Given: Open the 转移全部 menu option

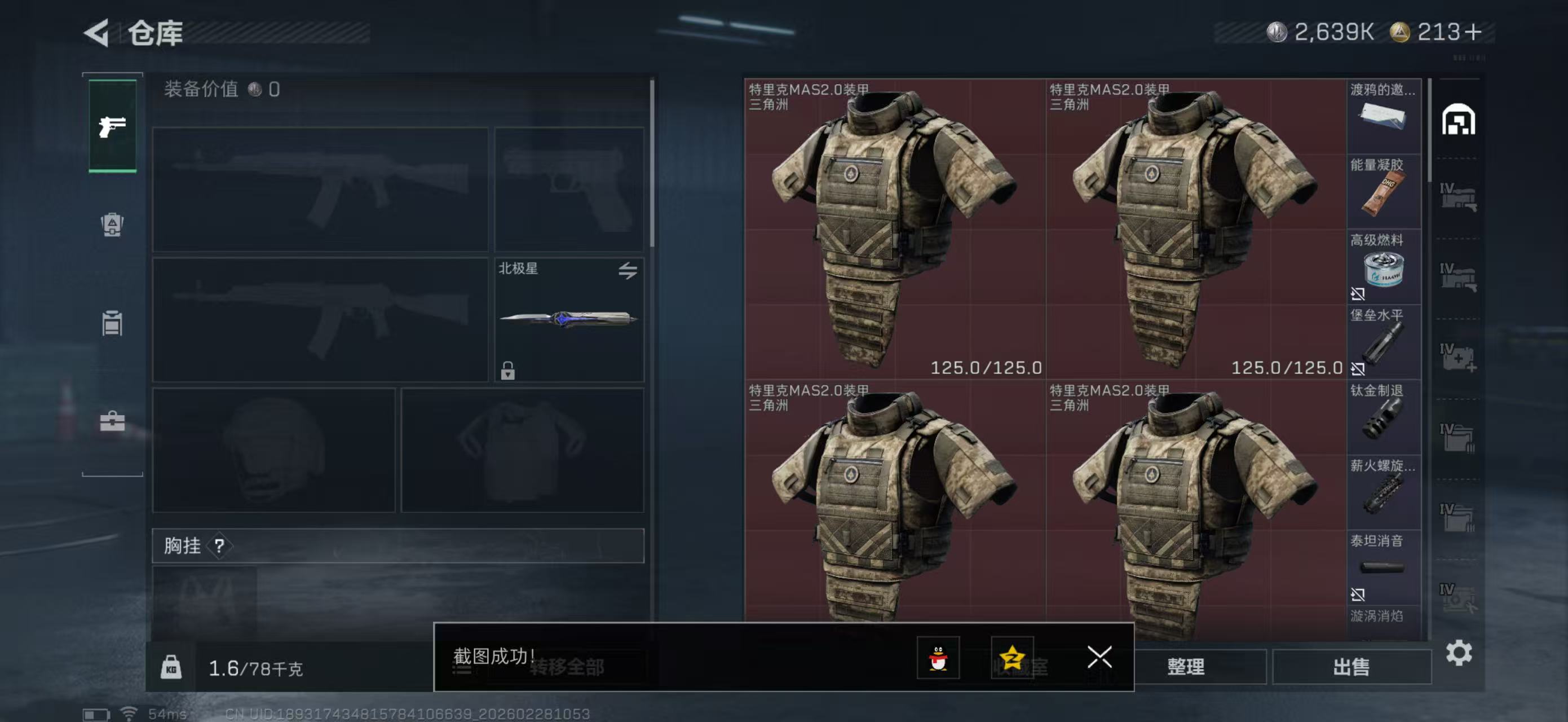Looking at the screenshot, I should (566, 667).
